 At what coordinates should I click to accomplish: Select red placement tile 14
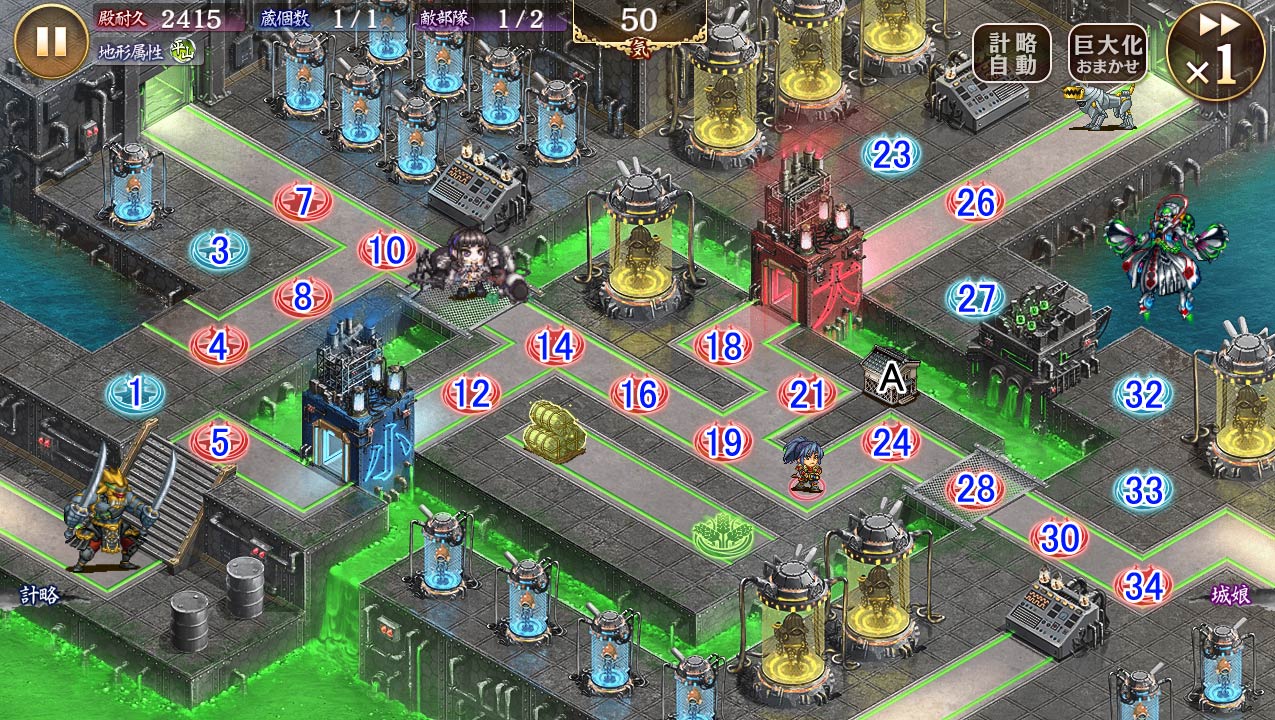[x=555, y=346]
